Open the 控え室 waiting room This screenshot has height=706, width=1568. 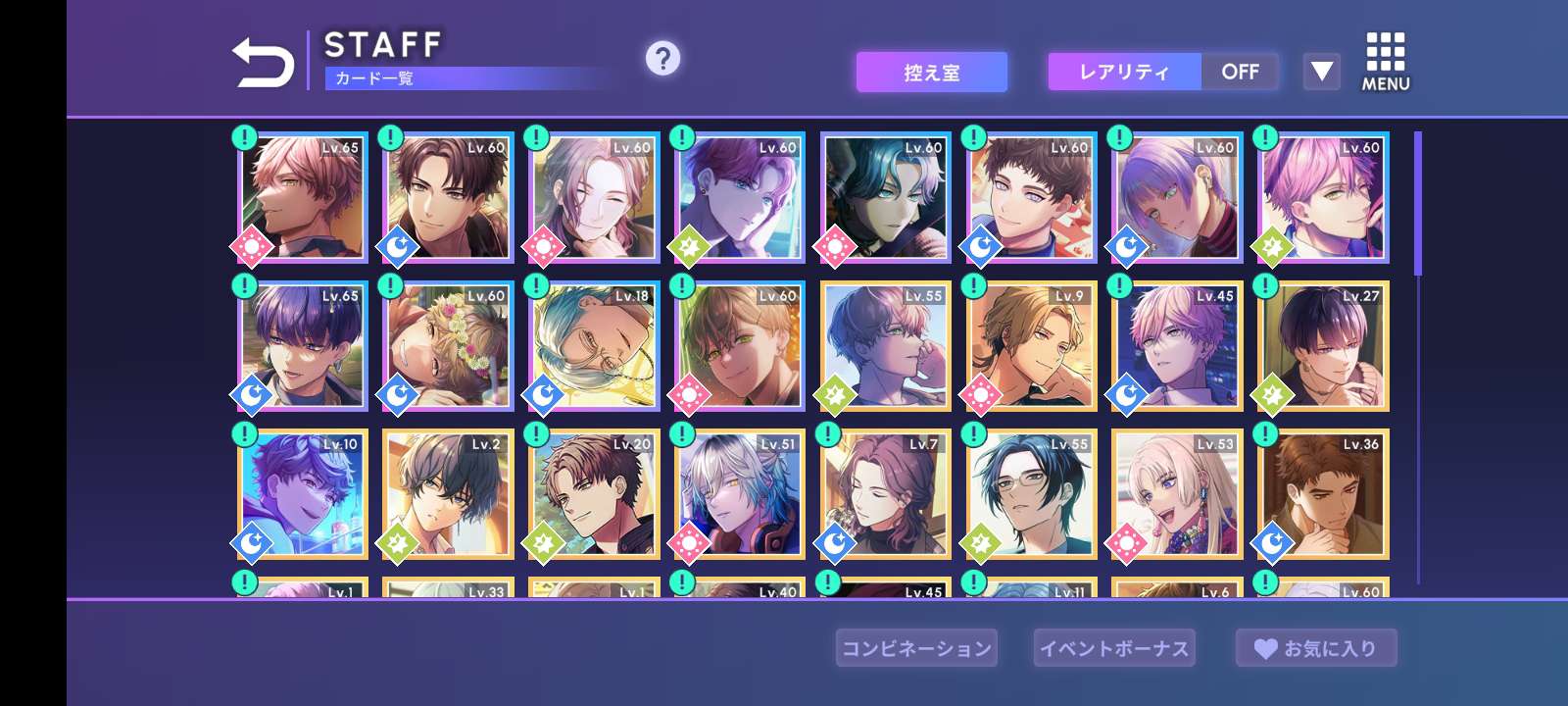pos(931,73)
